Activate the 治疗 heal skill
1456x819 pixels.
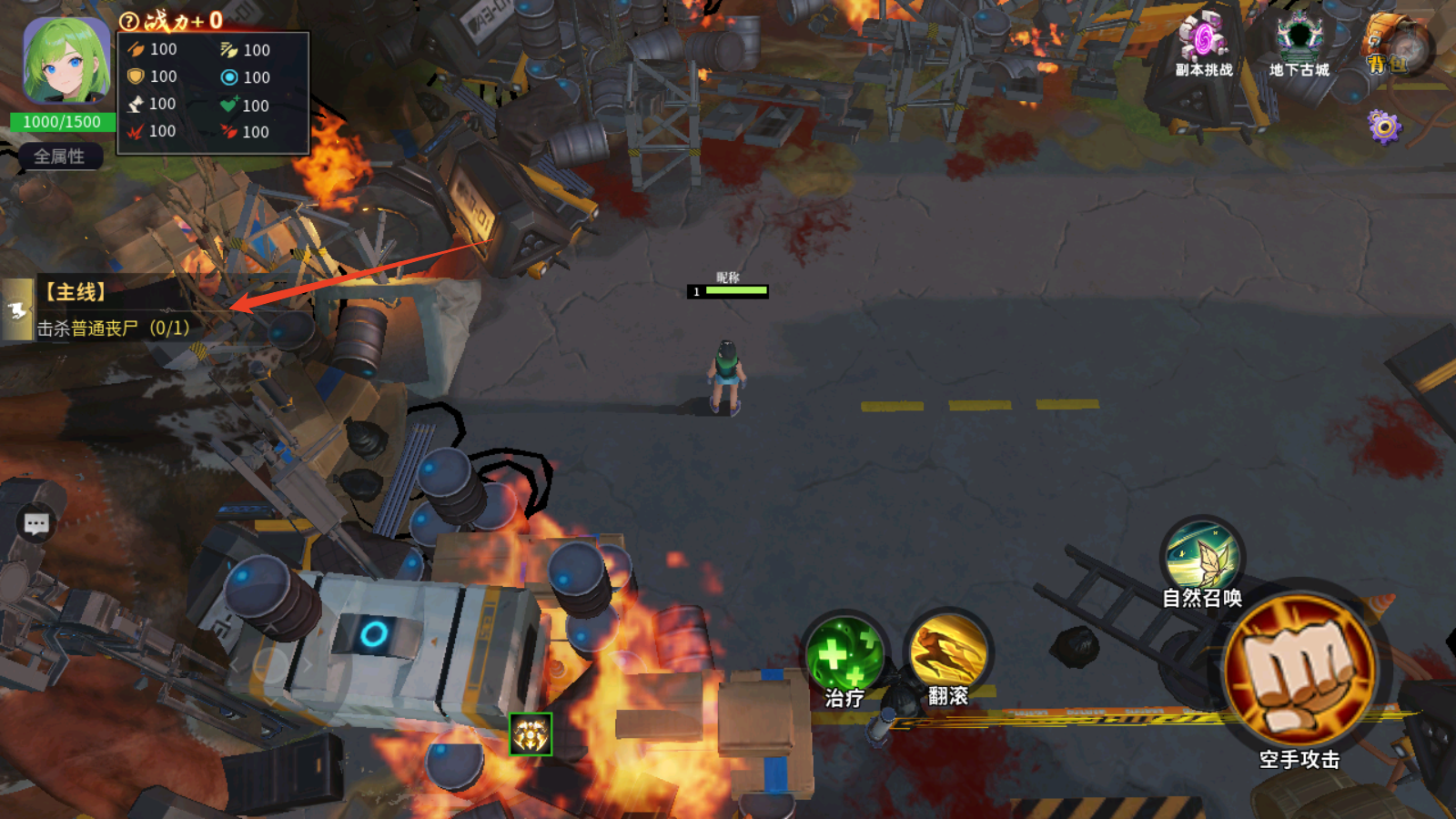point(844,657)
